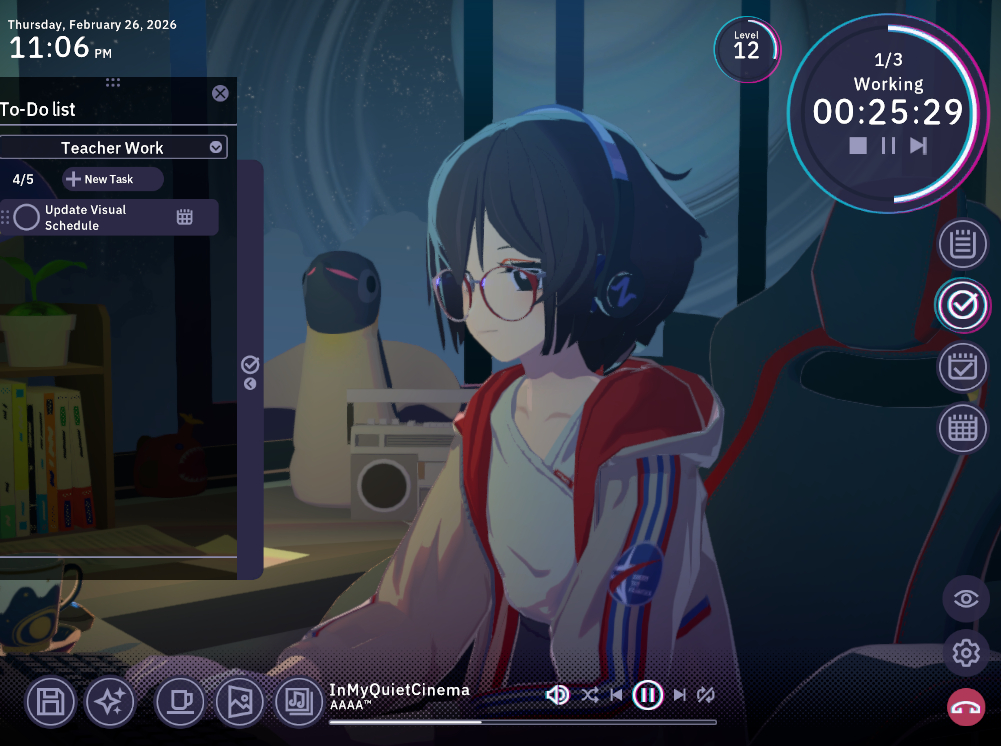Collapse the To-Do side panel arrow

[x=250, y=383]
